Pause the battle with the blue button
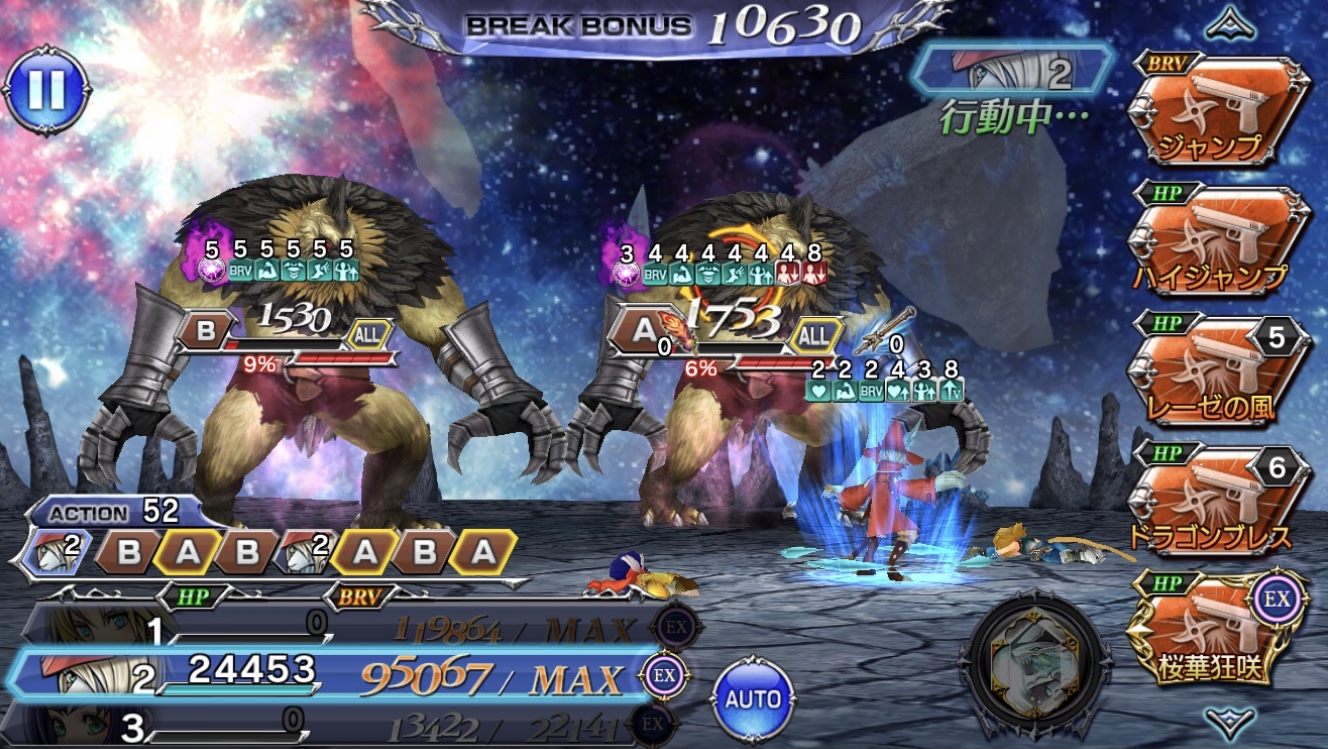Screen dimensions: 1328x749 pyautogui.click(x=46, y=90)
